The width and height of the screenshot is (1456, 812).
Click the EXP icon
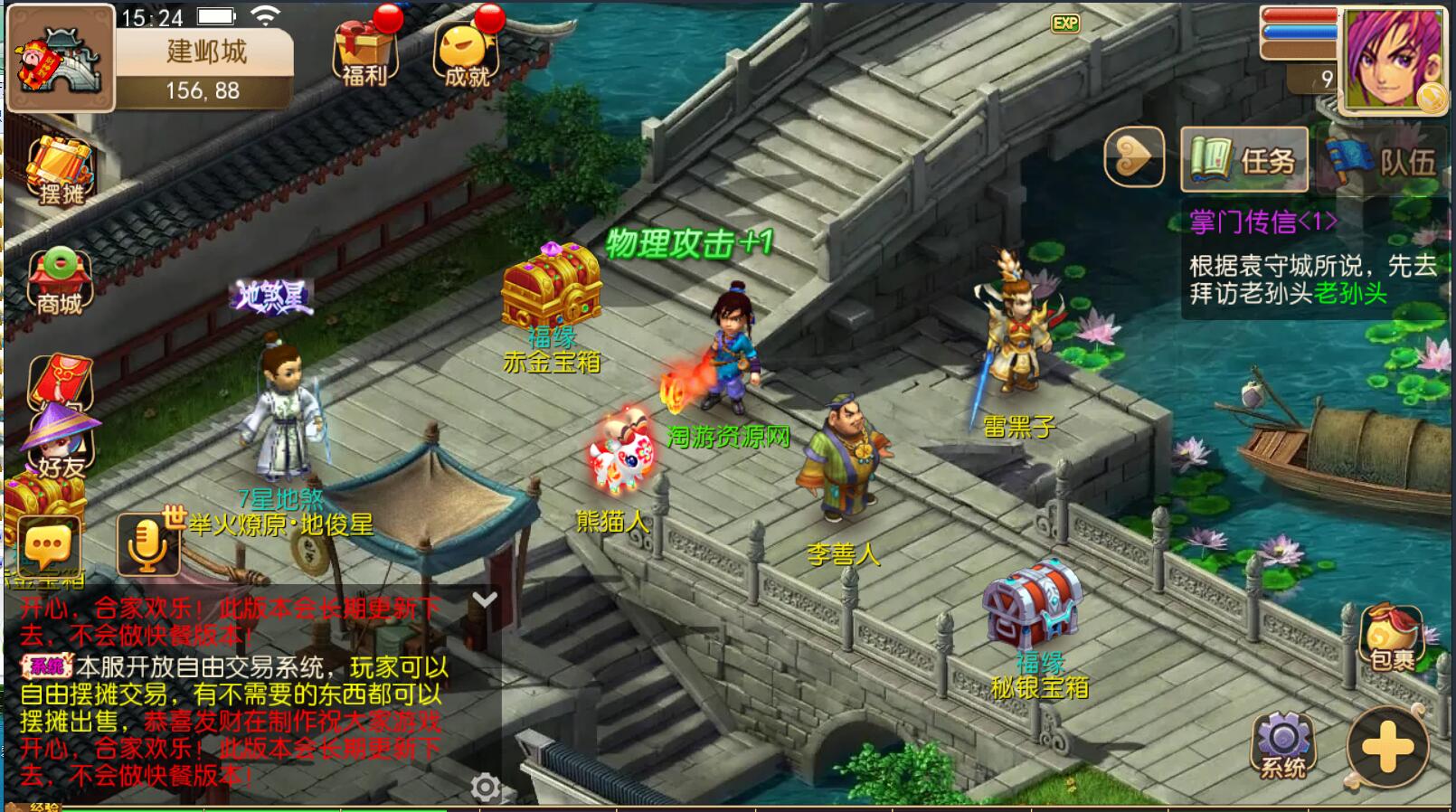[1065, 24]
